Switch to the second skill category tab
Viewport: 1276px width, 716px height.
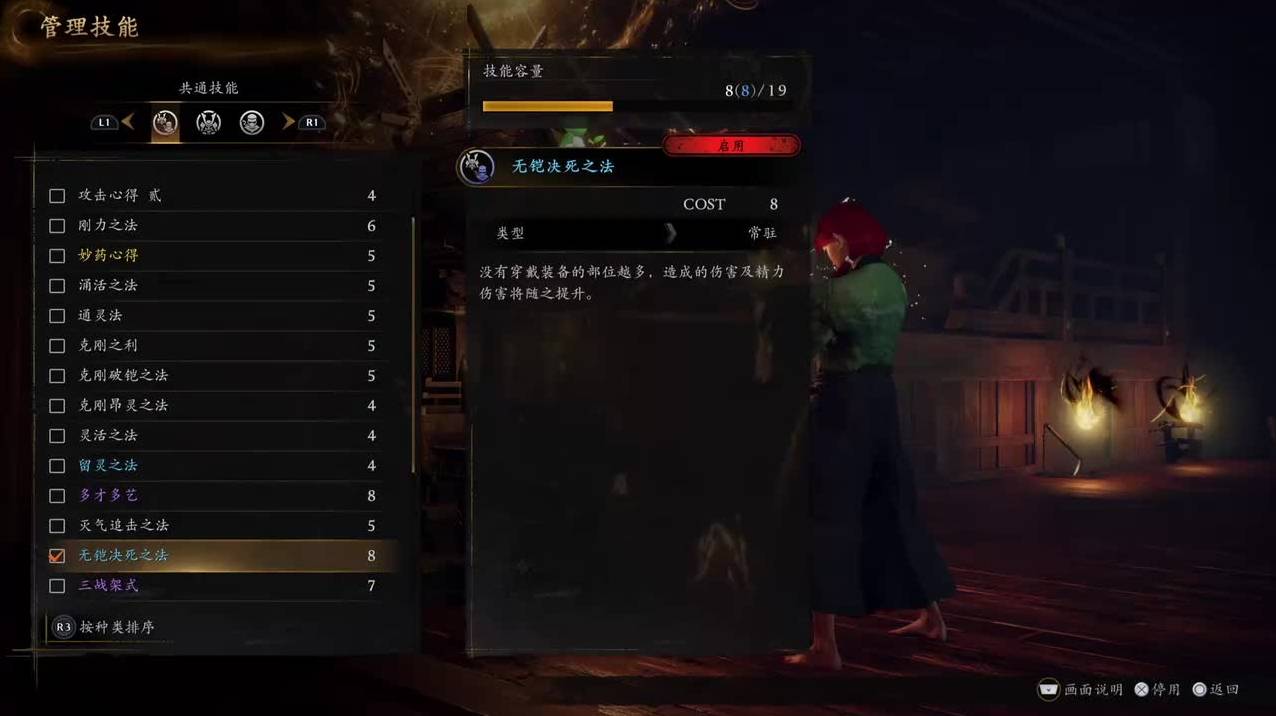click(208, 123)
